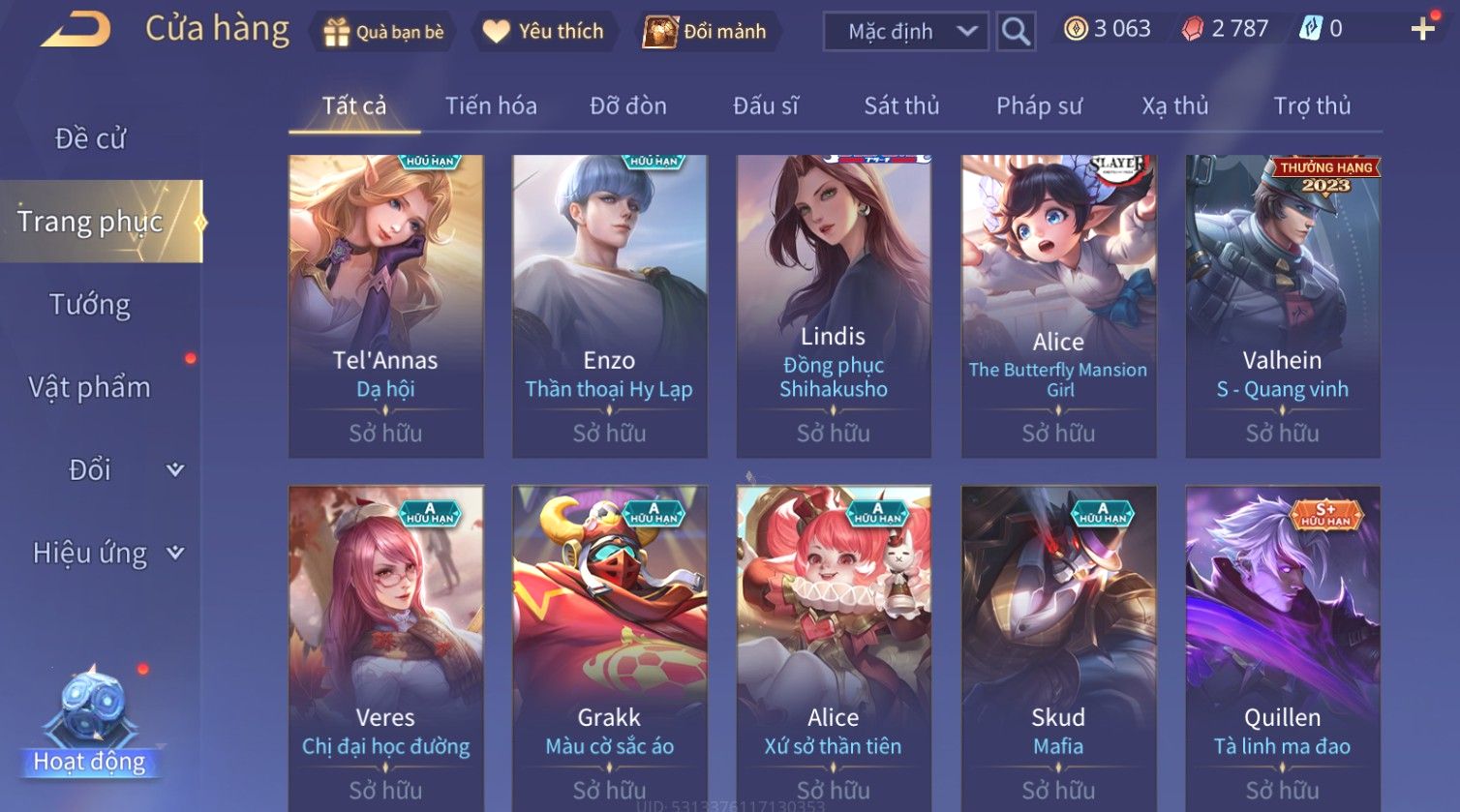Image resolution: width=1460 pixels, height=812 pixels.
Task: Open the Hoạt động events icon
Action: [90, 721]
